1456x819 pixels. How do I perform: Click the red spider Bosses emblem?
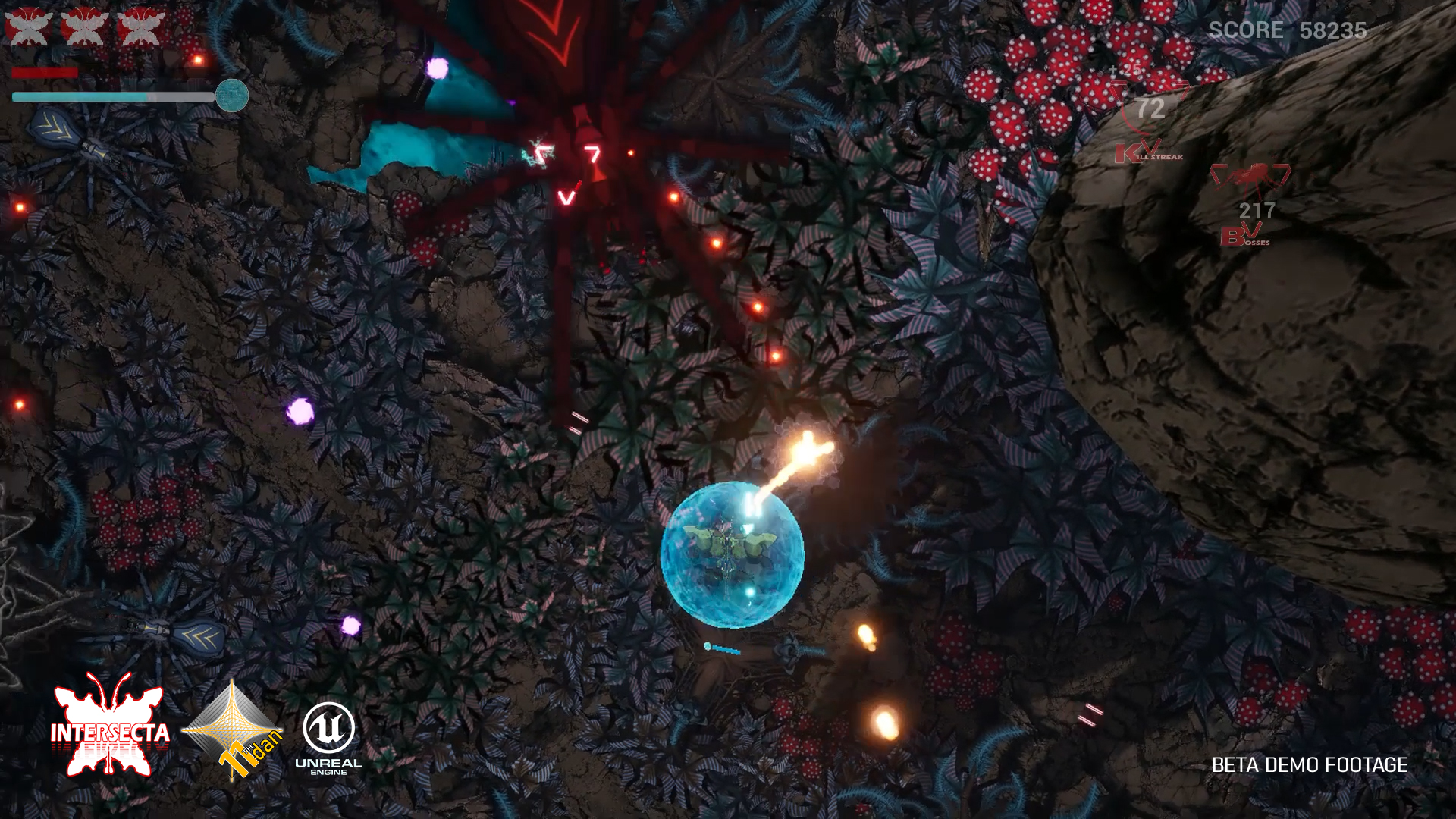point(1250,178)
